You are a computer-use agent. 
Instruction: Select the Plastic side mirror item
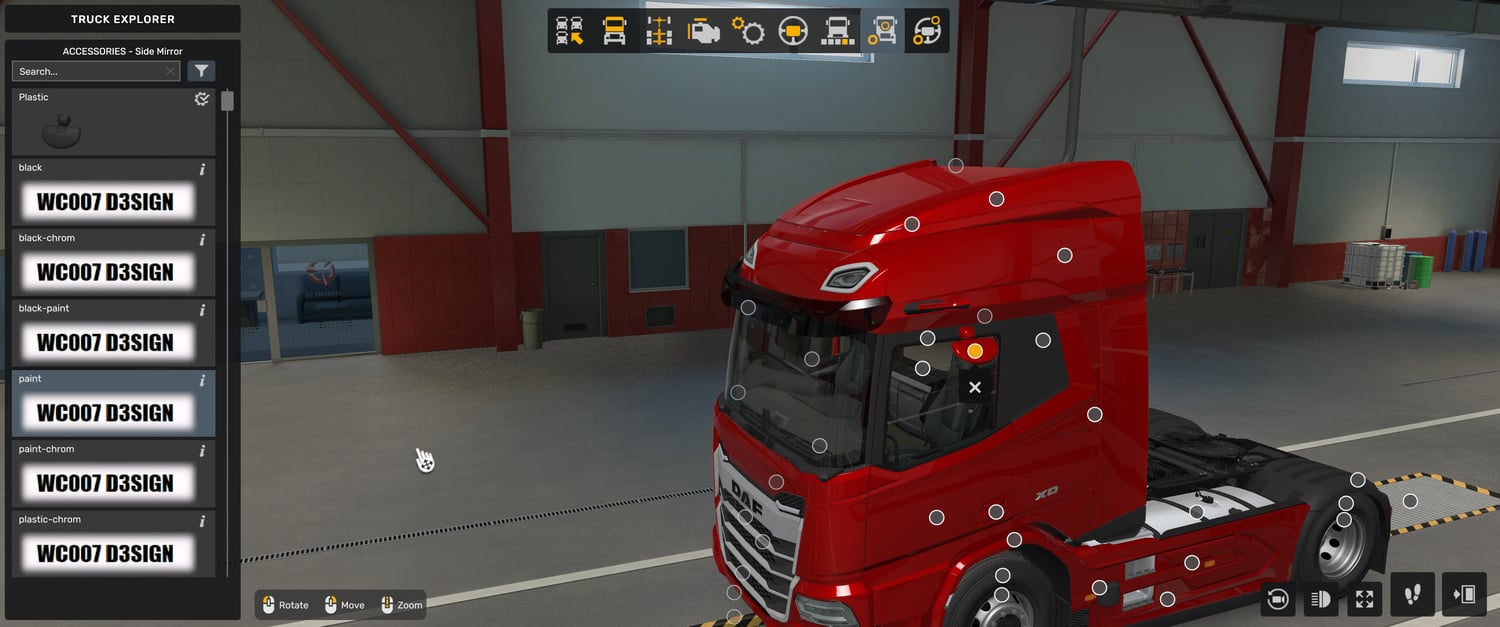point(113,122)
